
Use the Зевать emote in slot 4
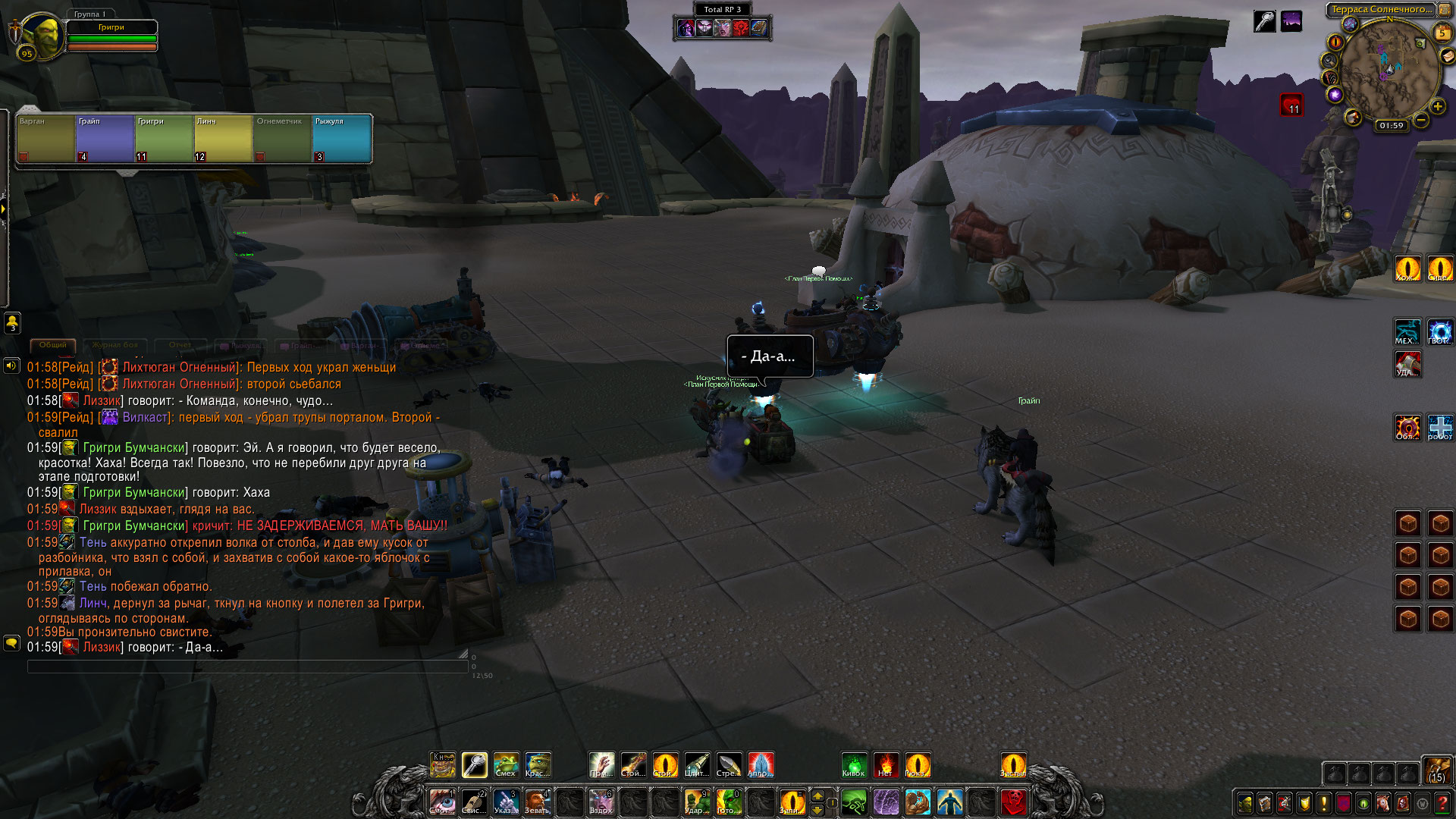pos(537,802)
